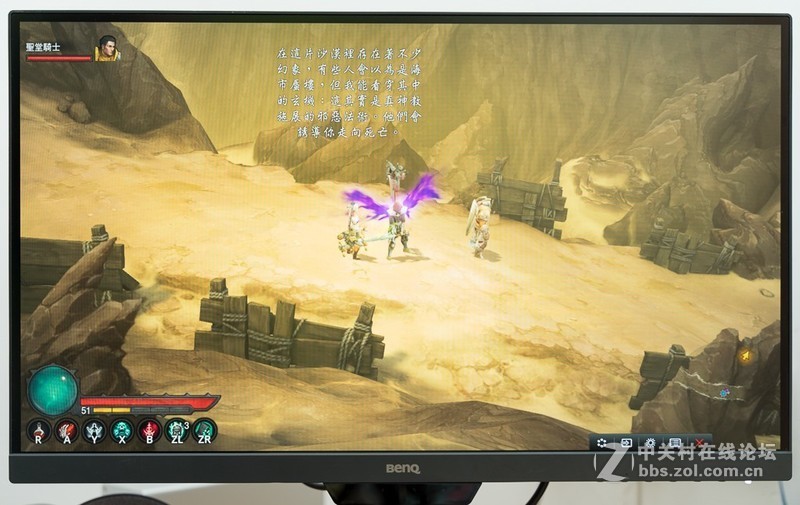800x505 pixels.
Task: Trigger the white winged figure skill
Action: click(95, 430)
